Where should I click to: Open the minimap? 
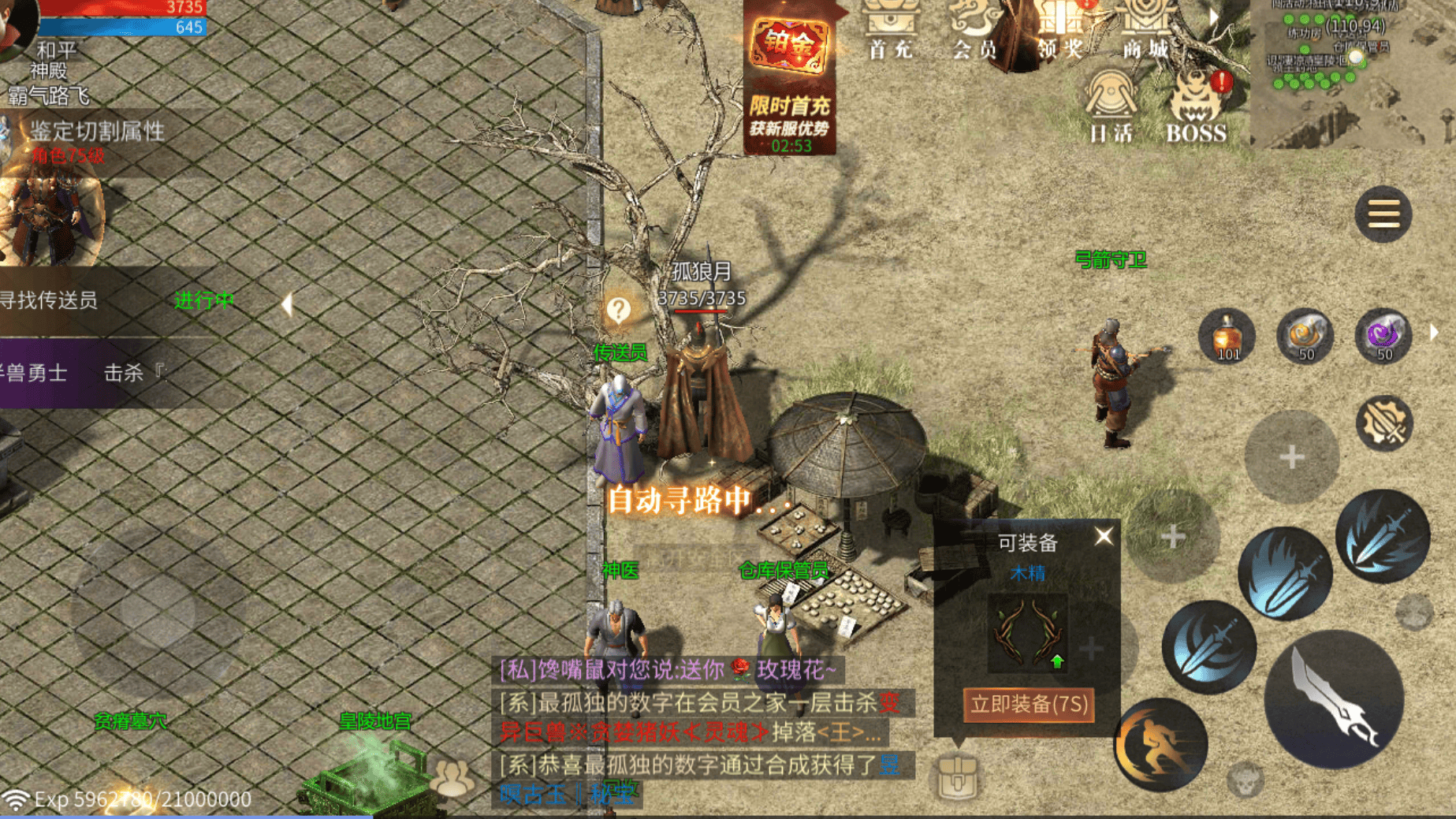1352,71
